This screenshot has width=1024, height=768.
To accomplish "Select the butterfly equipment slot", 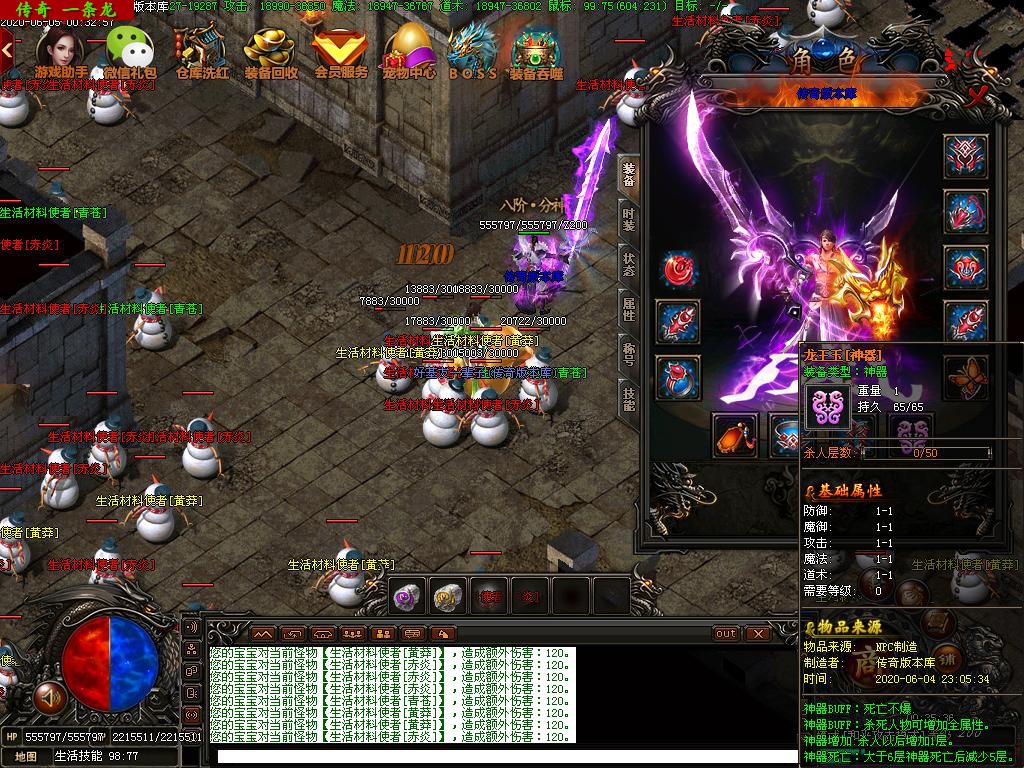I will click(x=966, y=377).
